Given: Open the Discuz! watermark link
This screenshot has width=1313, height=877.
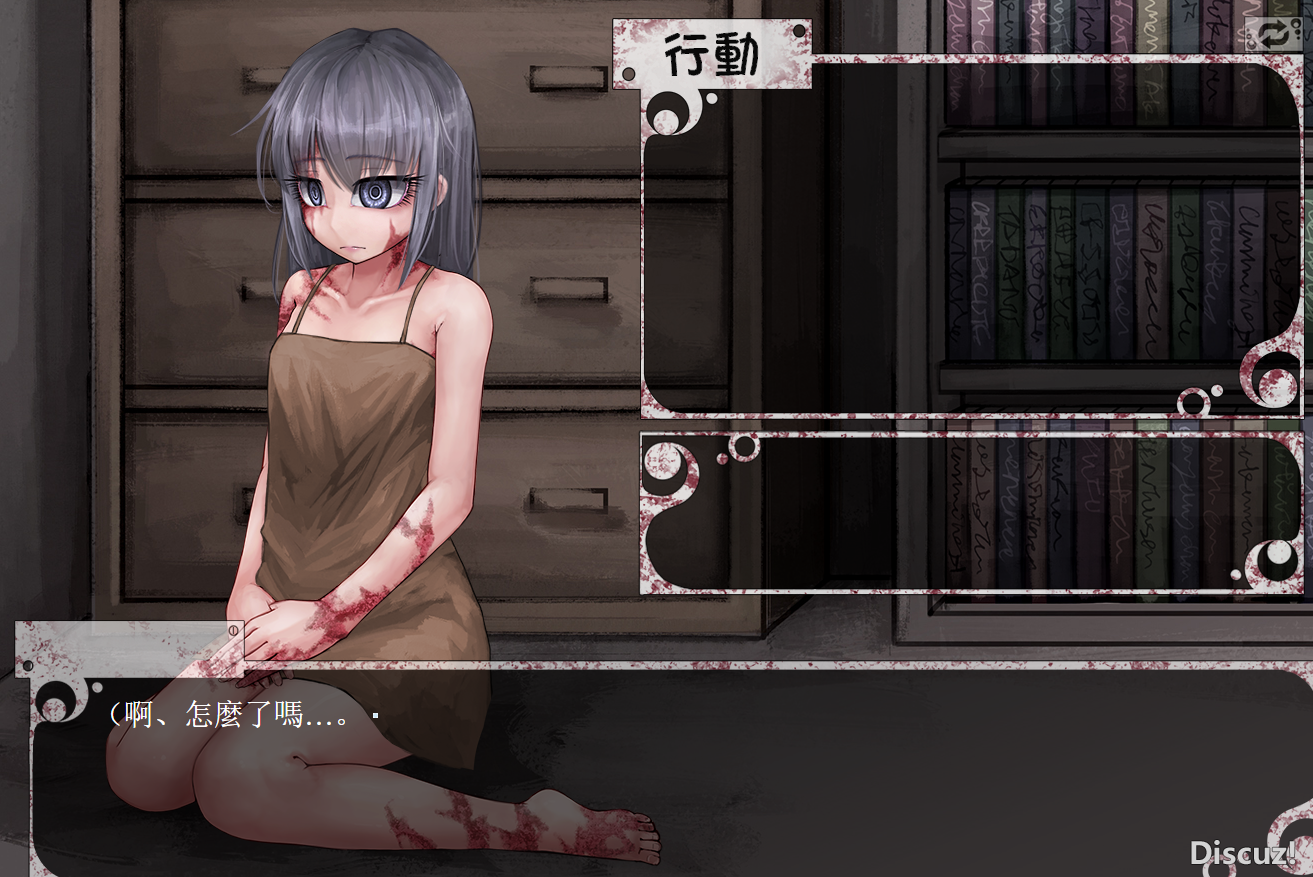Looking at the screenshot, I should (x=1243, y=854).
